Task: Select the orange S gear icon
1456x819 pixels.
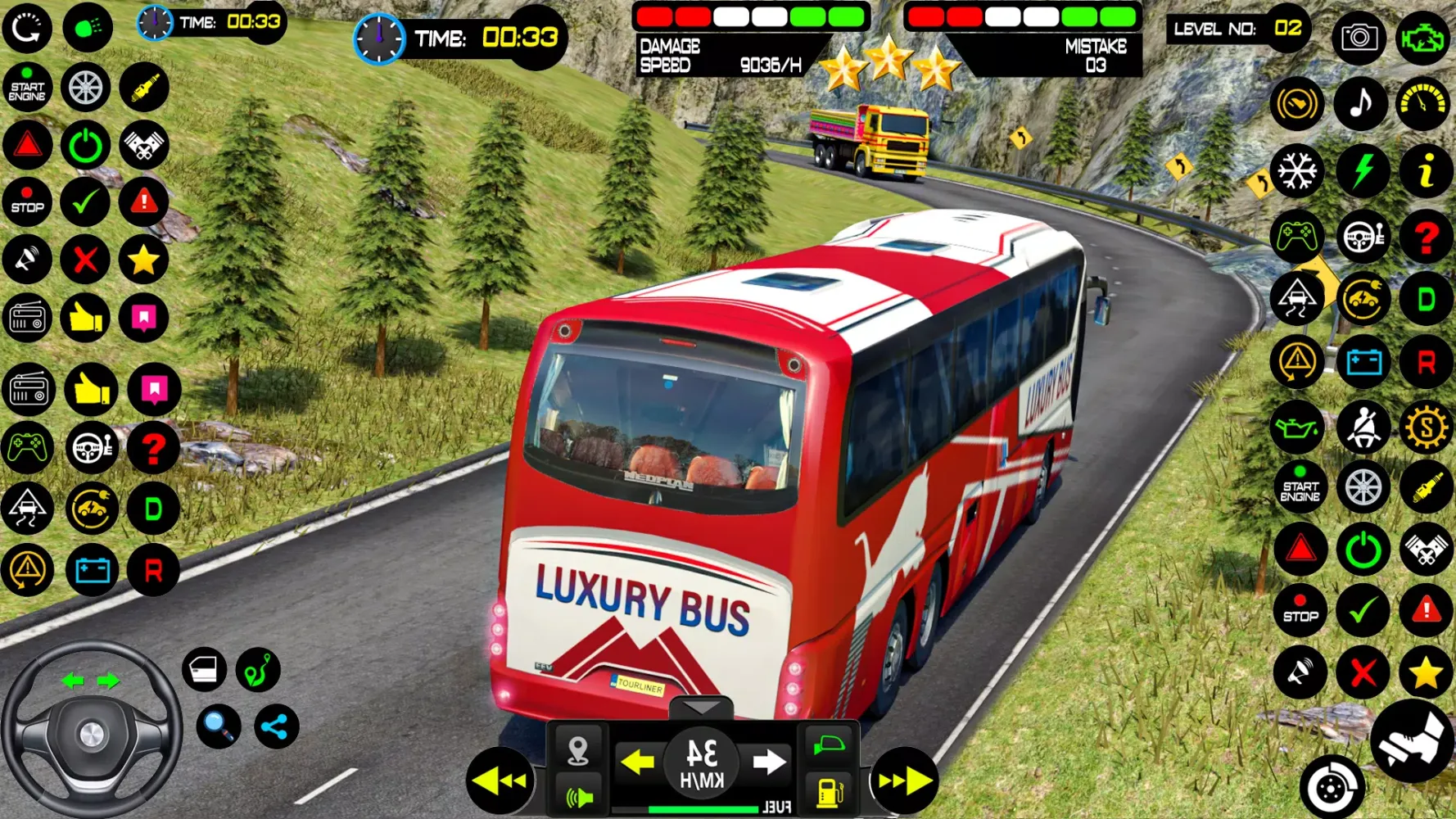Action: point(1426,427)
